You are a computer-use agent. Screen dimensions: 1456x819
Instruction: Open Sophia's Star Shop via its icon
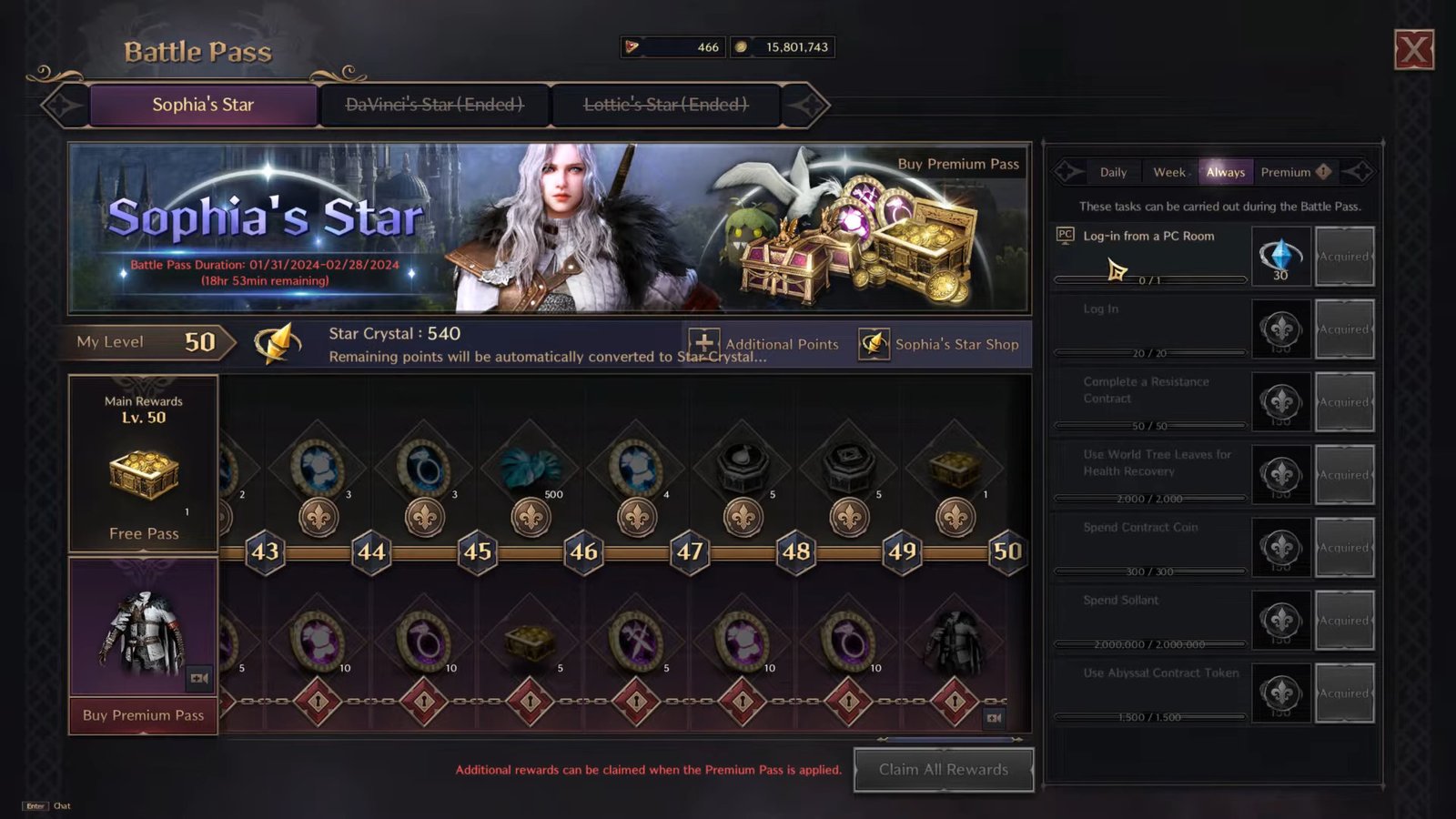click(874, 344)
